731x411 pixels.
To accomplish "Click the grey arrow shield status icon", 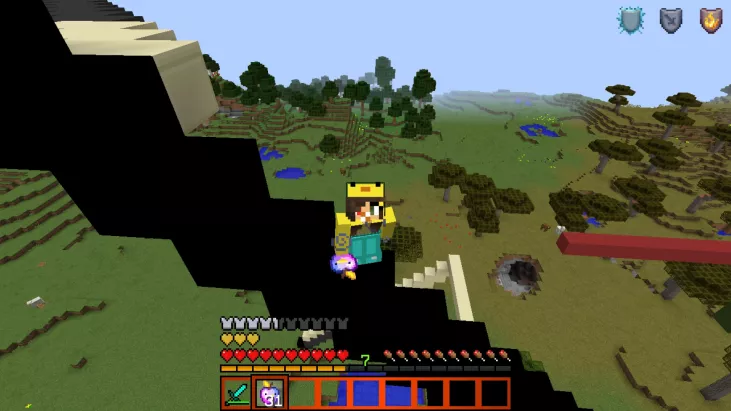I will click(x=670, y=20).
